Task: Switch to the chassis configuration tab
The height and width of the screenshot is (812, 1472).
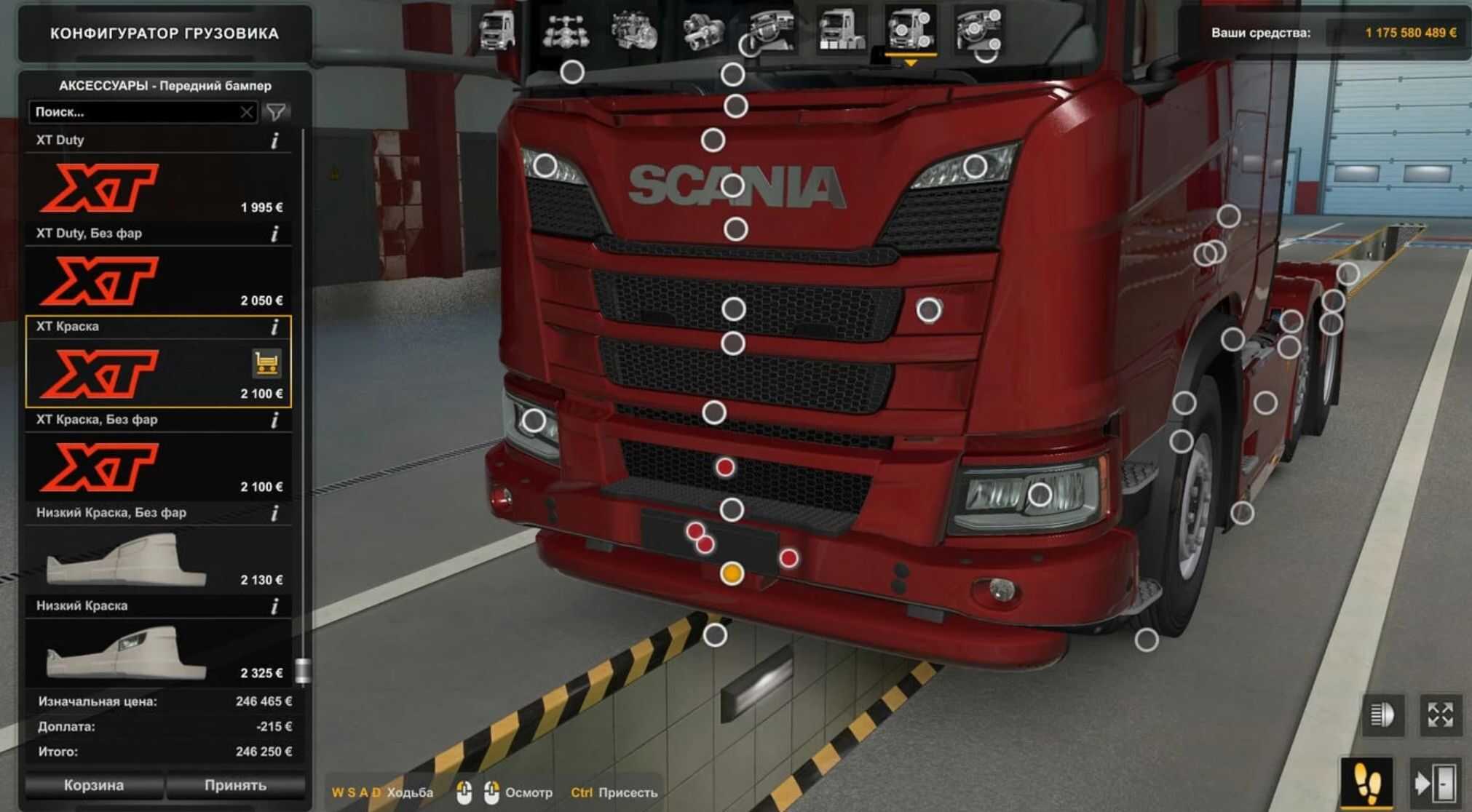Action: [565, 31]
